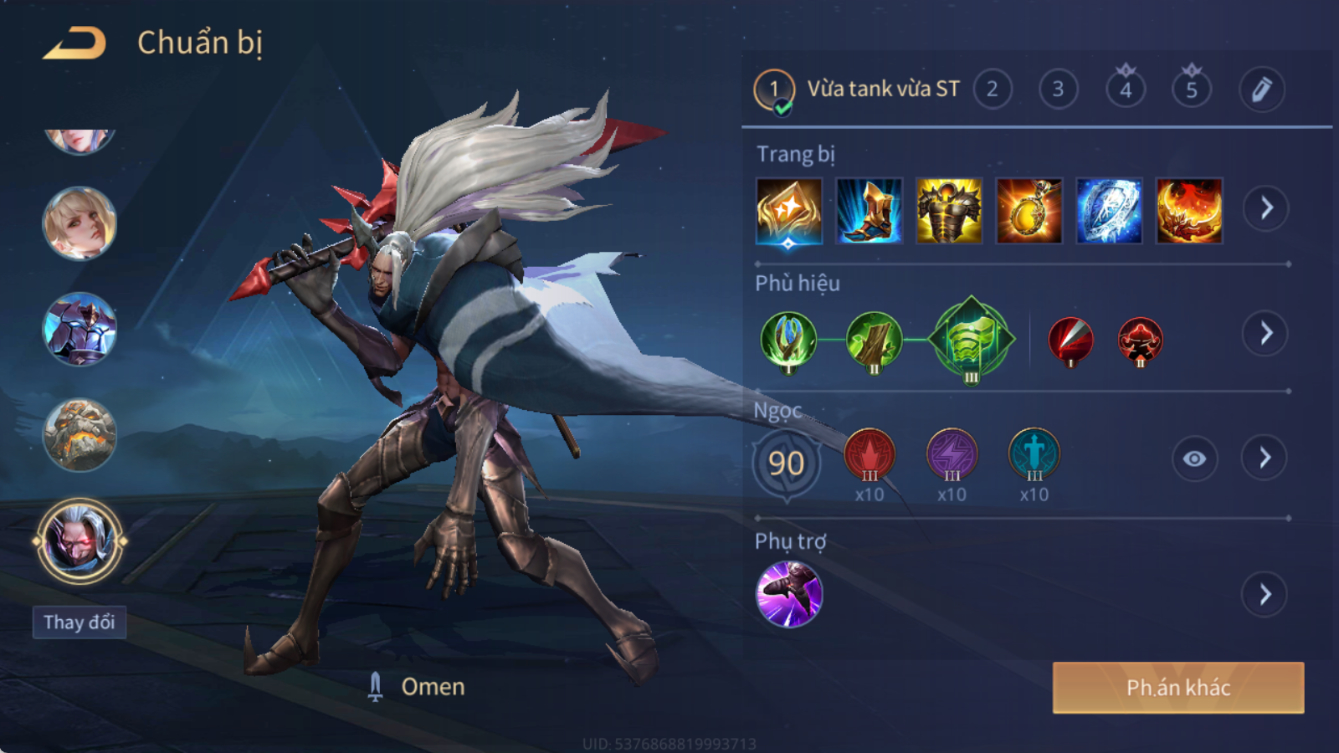This screenshot has height=753, width=1339.
Task: Switch to build preset 3
Action: point(1058,90)
